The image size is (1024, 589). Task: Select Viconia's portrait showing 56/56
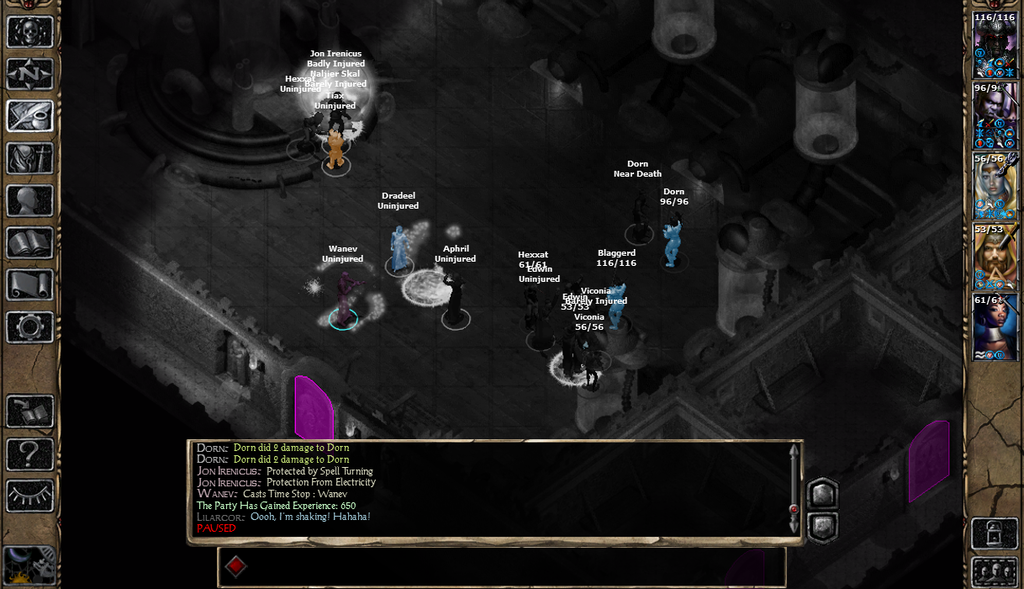tap(995, 186)
